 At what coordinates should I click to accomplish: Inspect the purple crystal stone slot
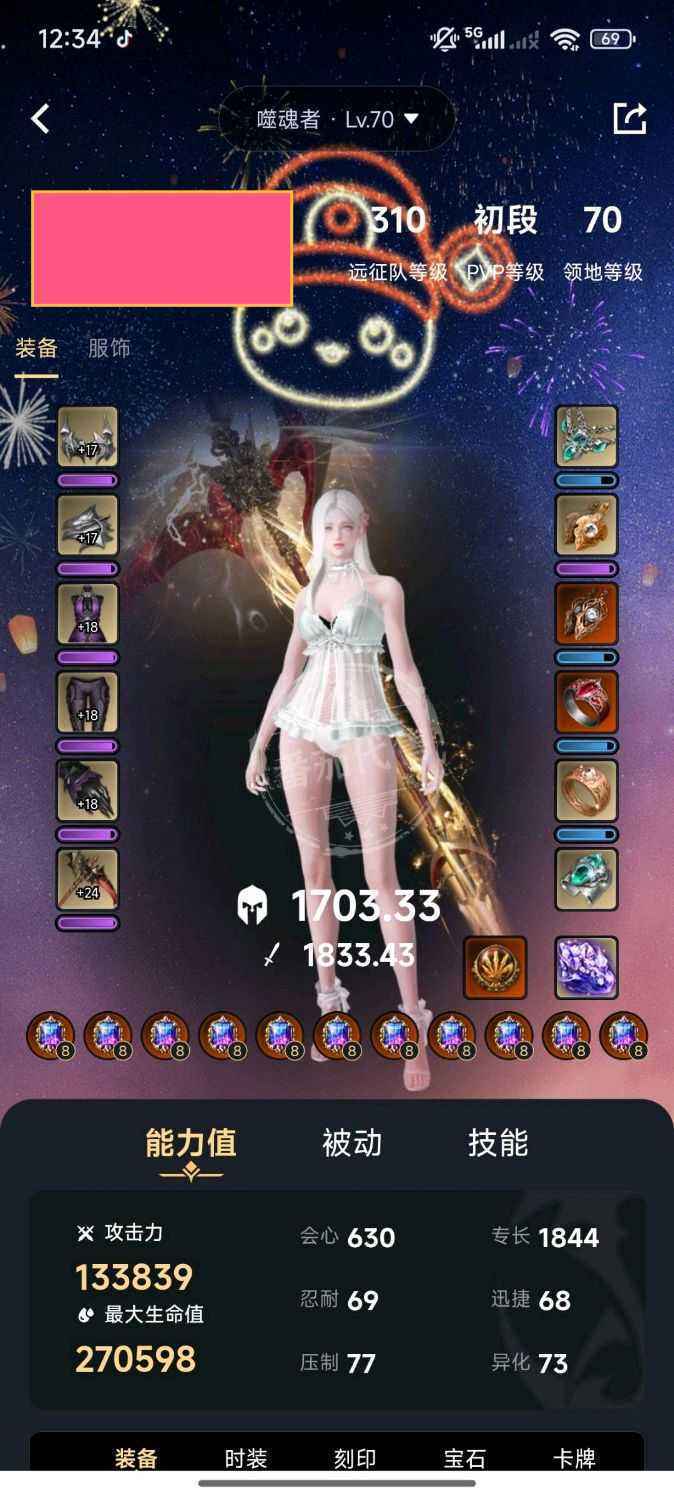coord(587,967)
